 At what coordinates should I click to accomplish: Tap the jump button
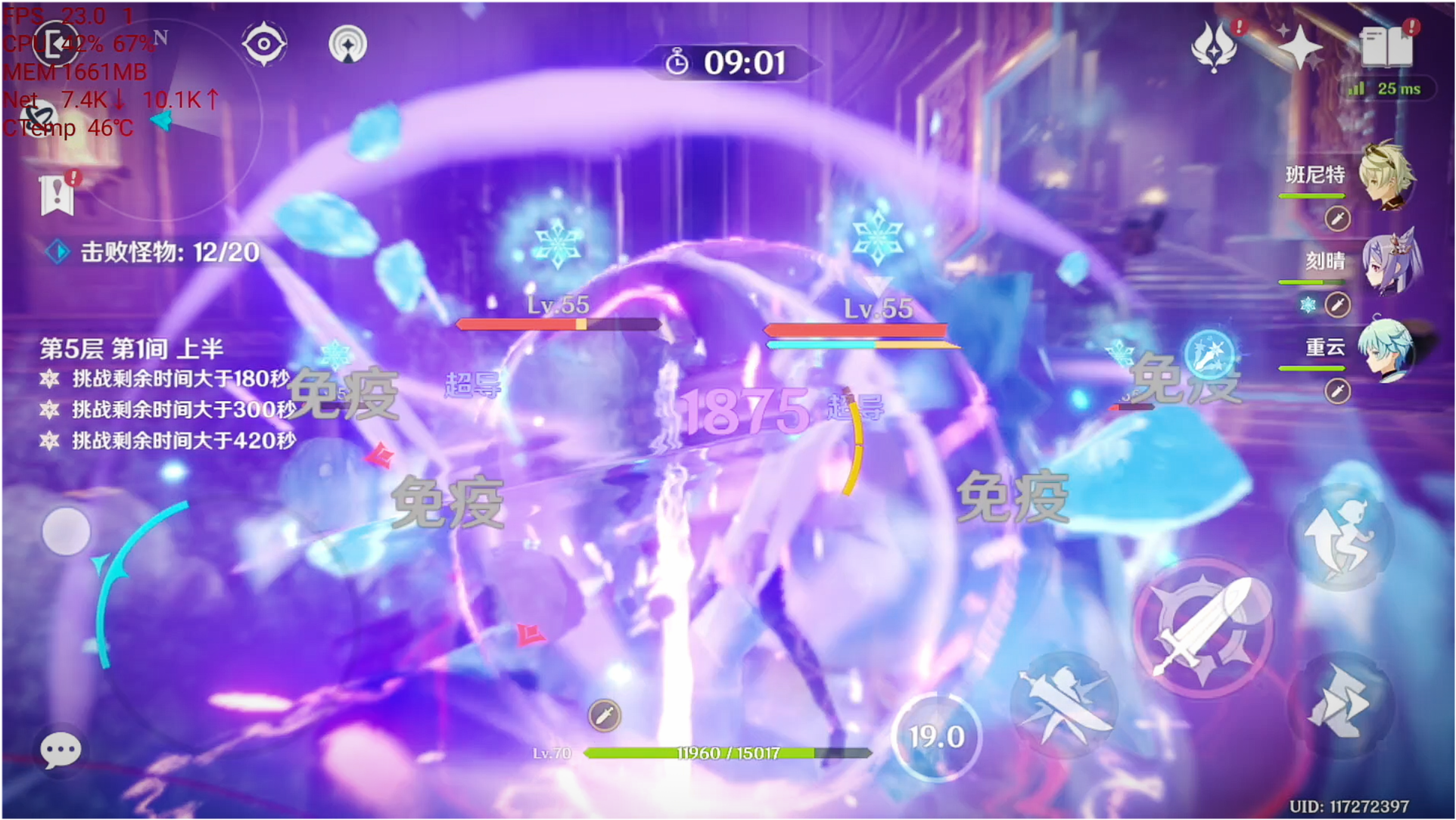1339,539
